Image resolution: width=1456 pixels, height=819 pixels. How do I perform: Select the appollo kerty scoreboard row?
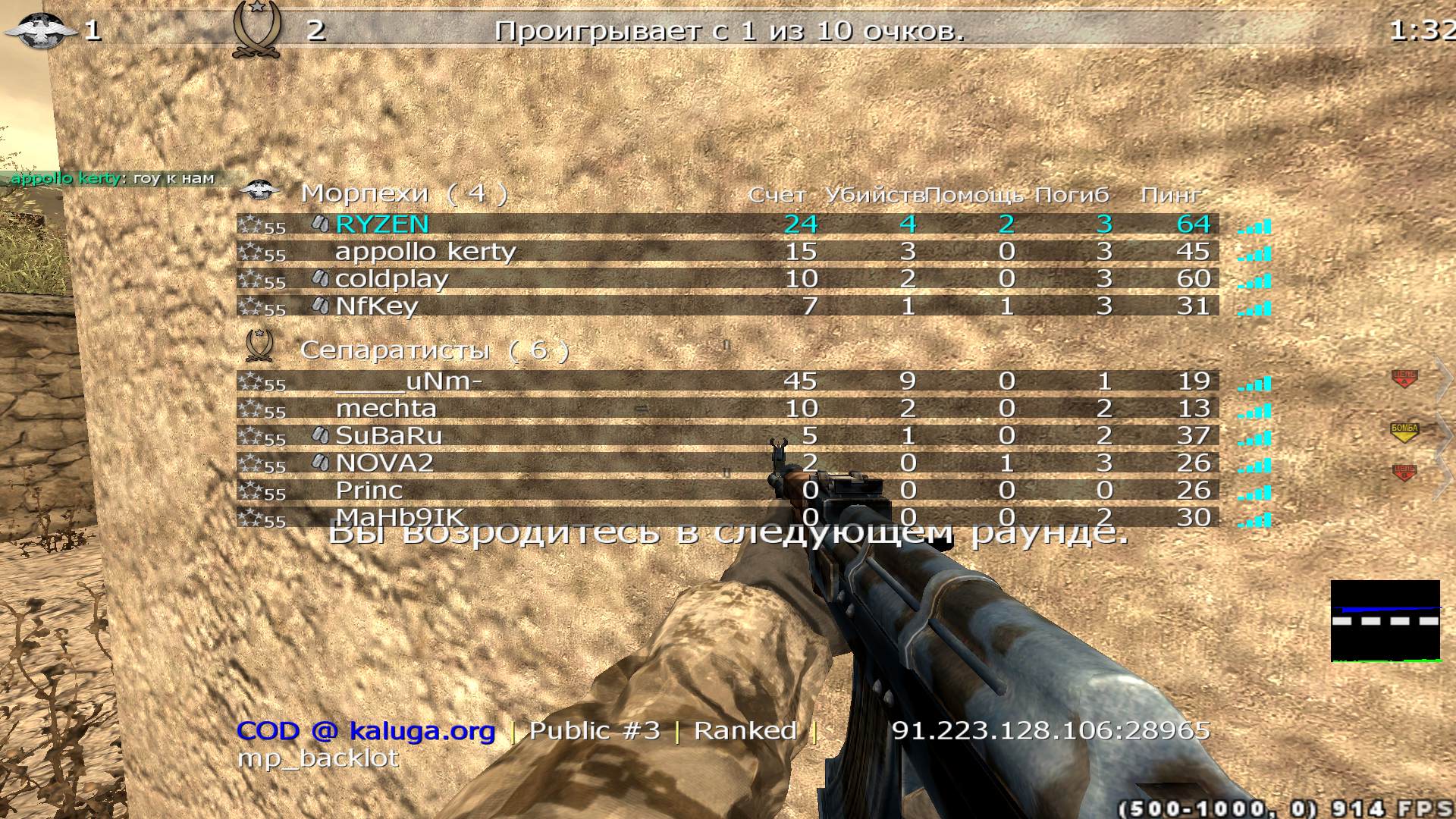coord(423,251)
